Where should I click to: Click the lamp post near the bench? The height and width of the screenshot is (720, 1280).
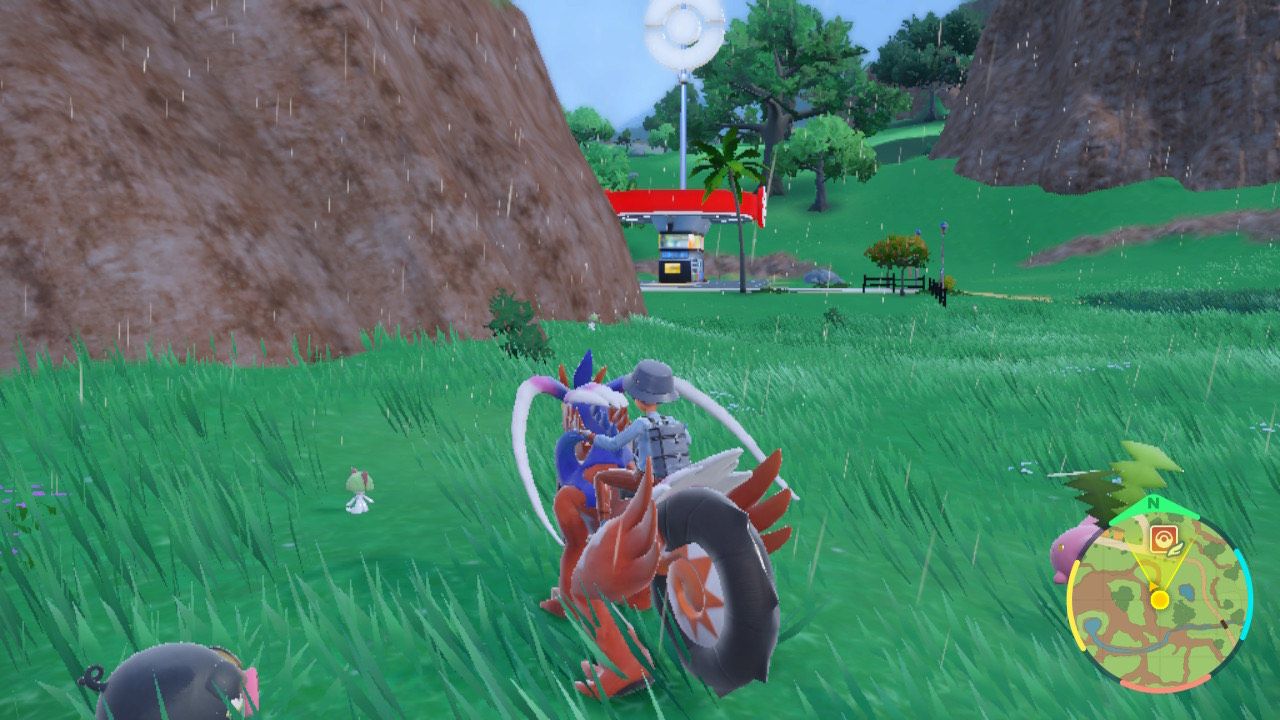point(941,250)
